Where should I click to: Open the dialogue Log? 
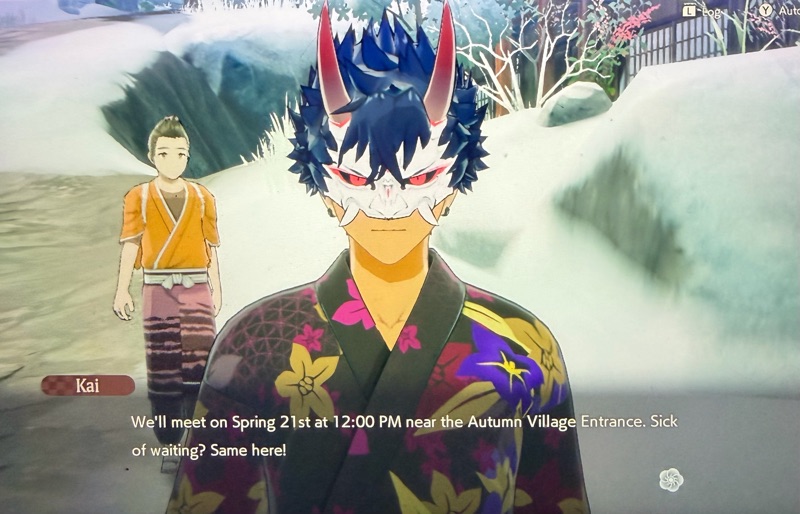click(x=701, y=11)
